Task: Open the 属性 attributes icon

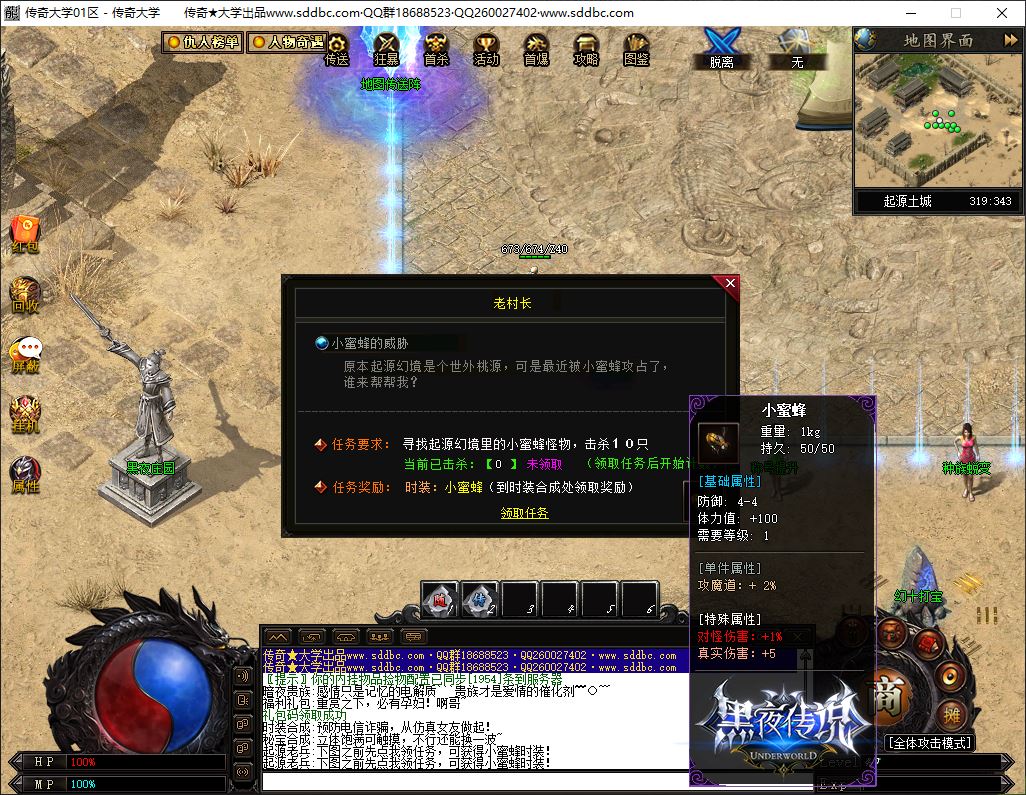Action: coord(25,474)
